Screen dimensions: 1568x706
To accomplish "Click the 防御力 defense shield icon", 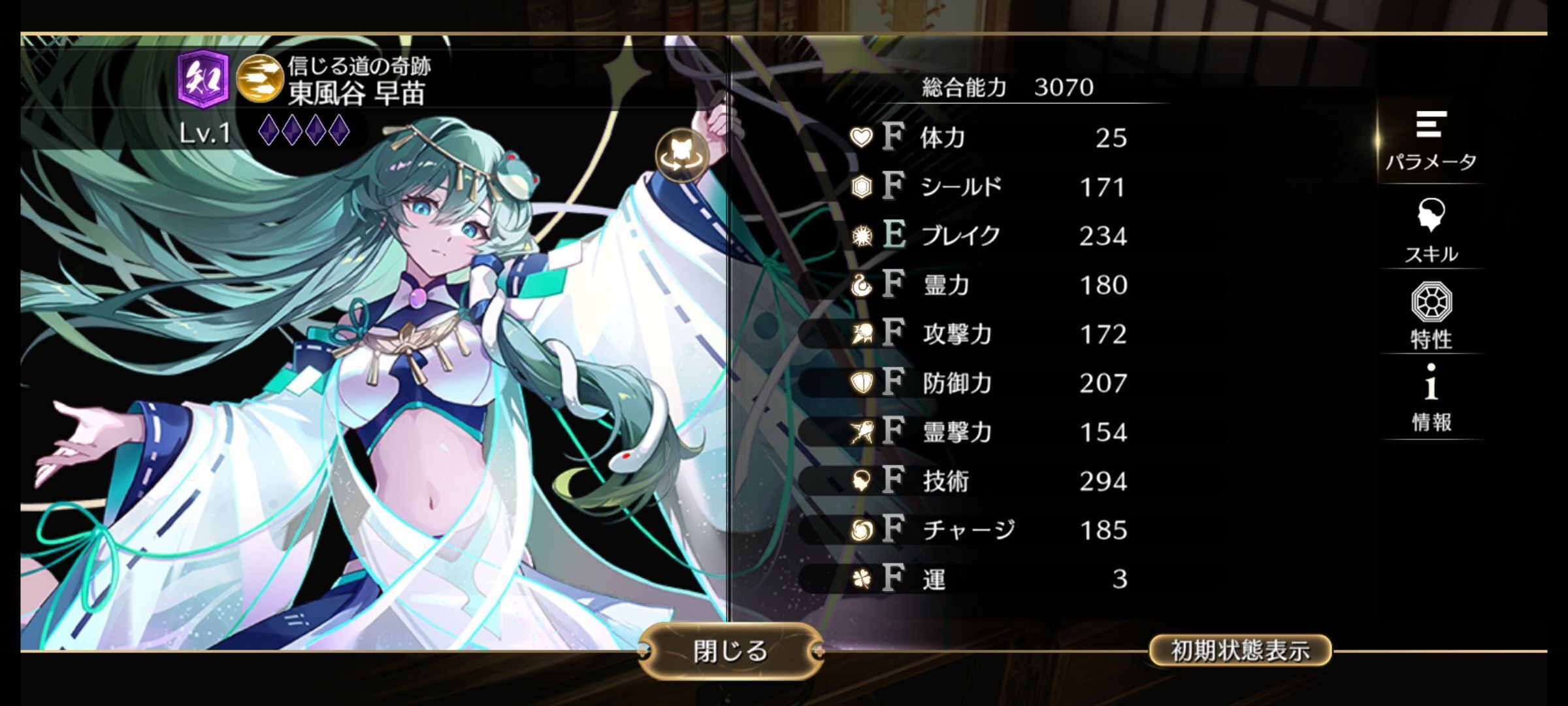I will (862, 384).
